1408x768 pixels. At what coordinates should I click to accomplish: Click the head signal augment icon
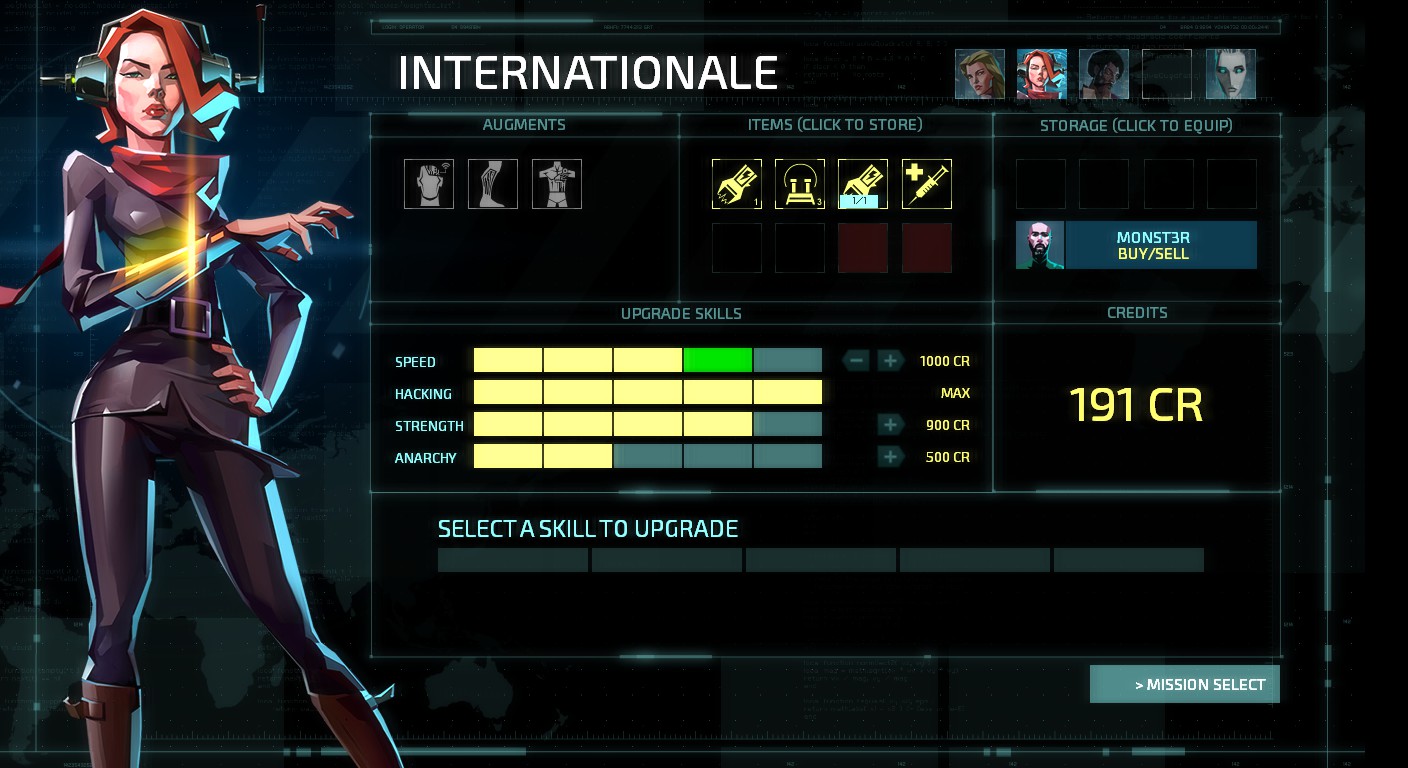click(429, 184)
